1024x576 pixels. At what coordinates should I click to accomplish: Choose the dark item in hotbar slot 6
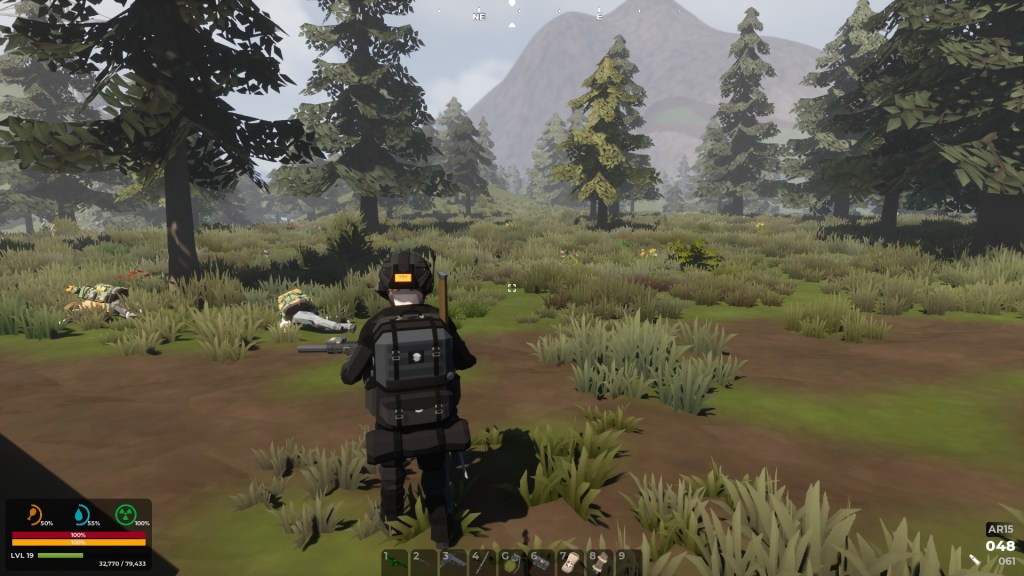pyautogui.click(x=540, y=562)
